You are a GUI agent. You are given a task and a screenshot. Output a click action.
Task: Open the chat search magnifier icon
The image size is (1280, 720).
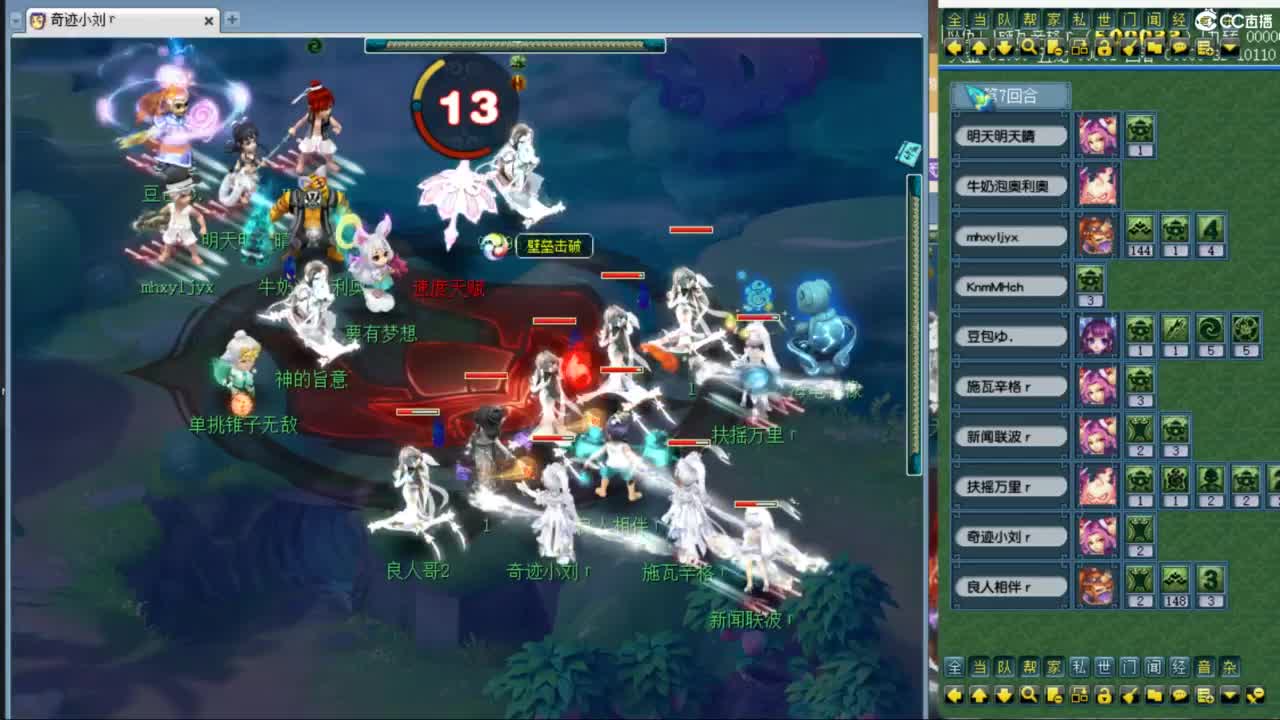pos(1028,47)
